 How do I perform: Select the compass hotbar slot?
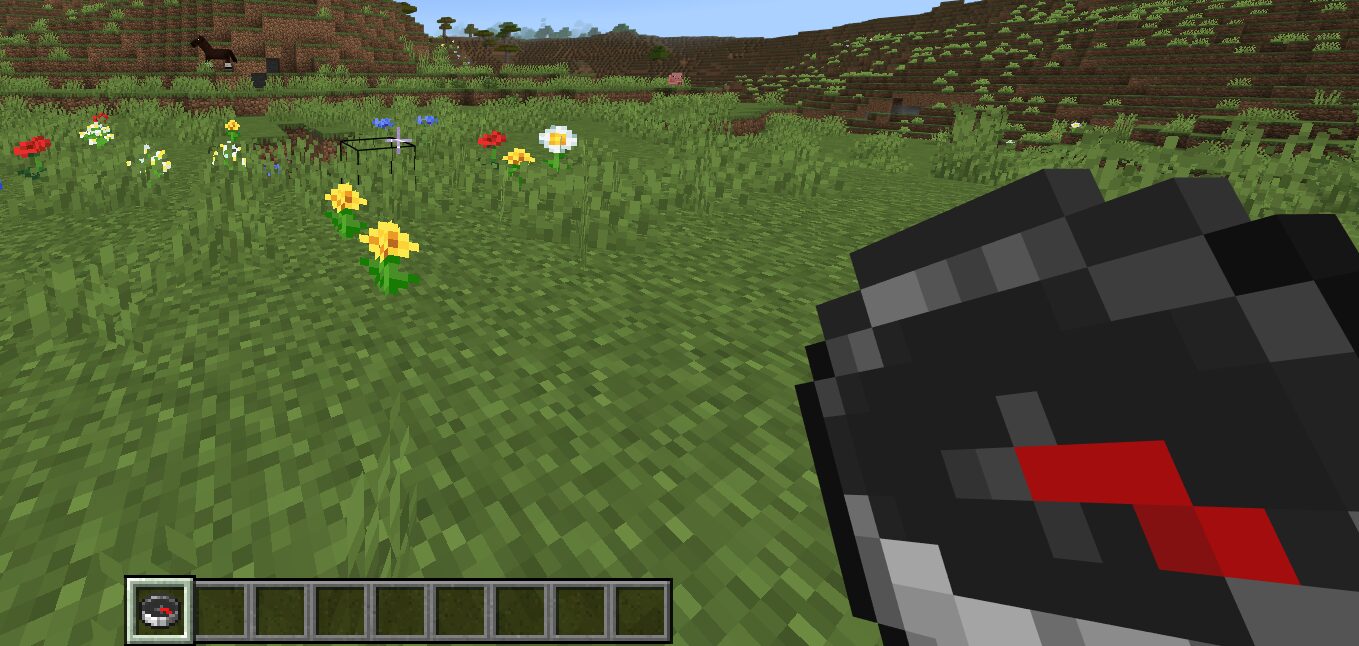160,610
